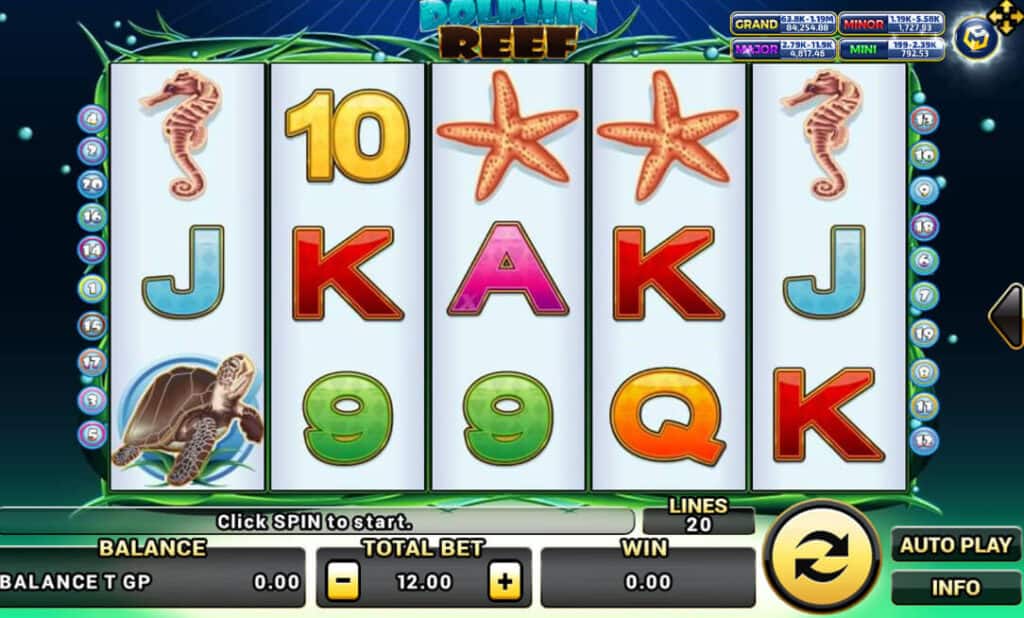Select payline marker 4

(92, 120)
